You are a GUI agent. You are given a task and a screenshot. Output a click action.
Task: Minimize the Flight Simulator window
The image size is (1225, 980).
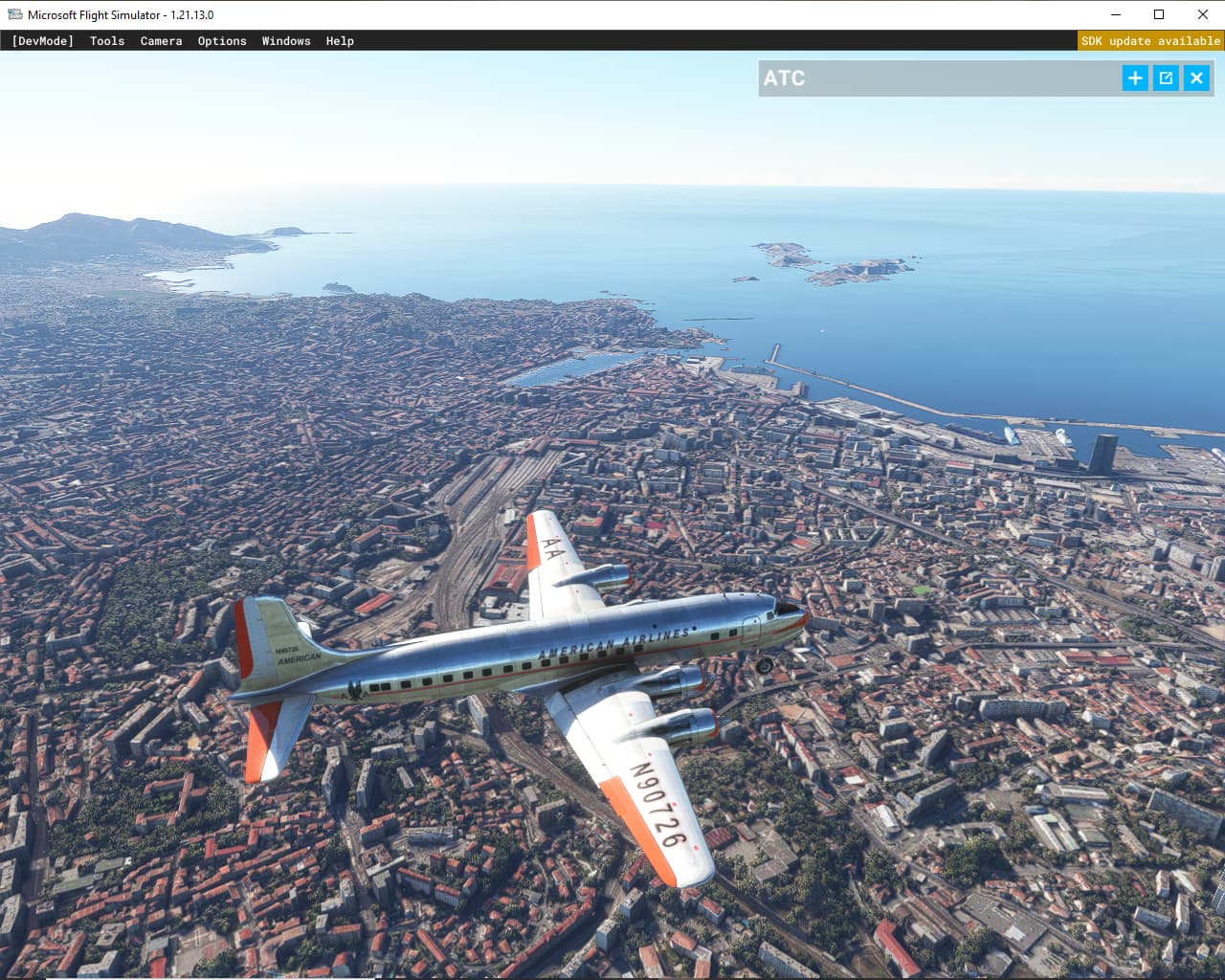click(x=1116, y=14)
